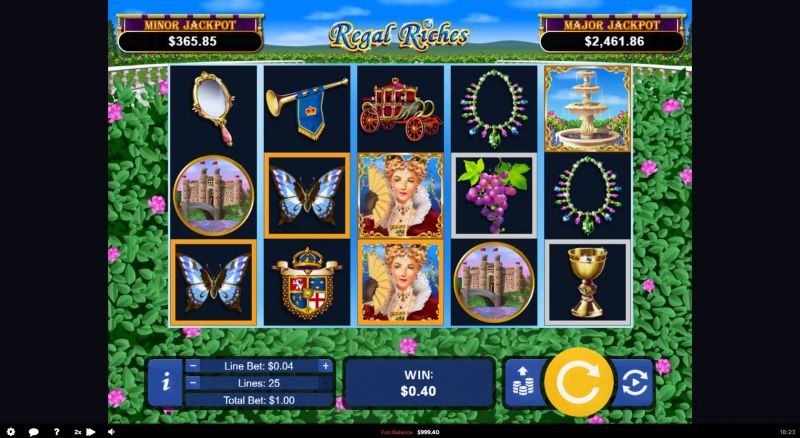Screen dimensions: 800x438
Task: Reduce the number of lines
Action: [193, 383]
